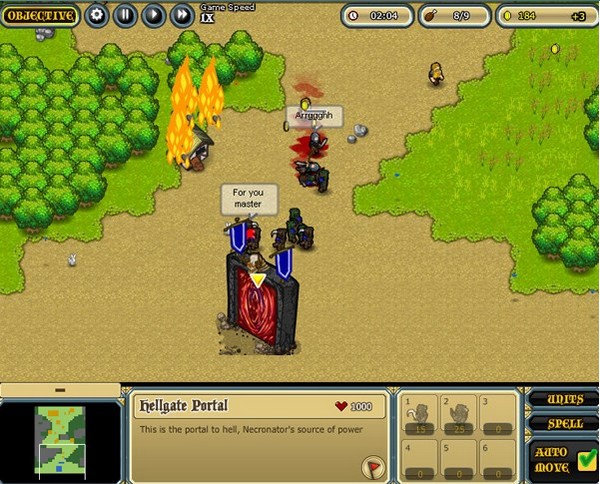The image size is (600, 484).
Task: Set game speed to normal play
Action: [153, 15]
